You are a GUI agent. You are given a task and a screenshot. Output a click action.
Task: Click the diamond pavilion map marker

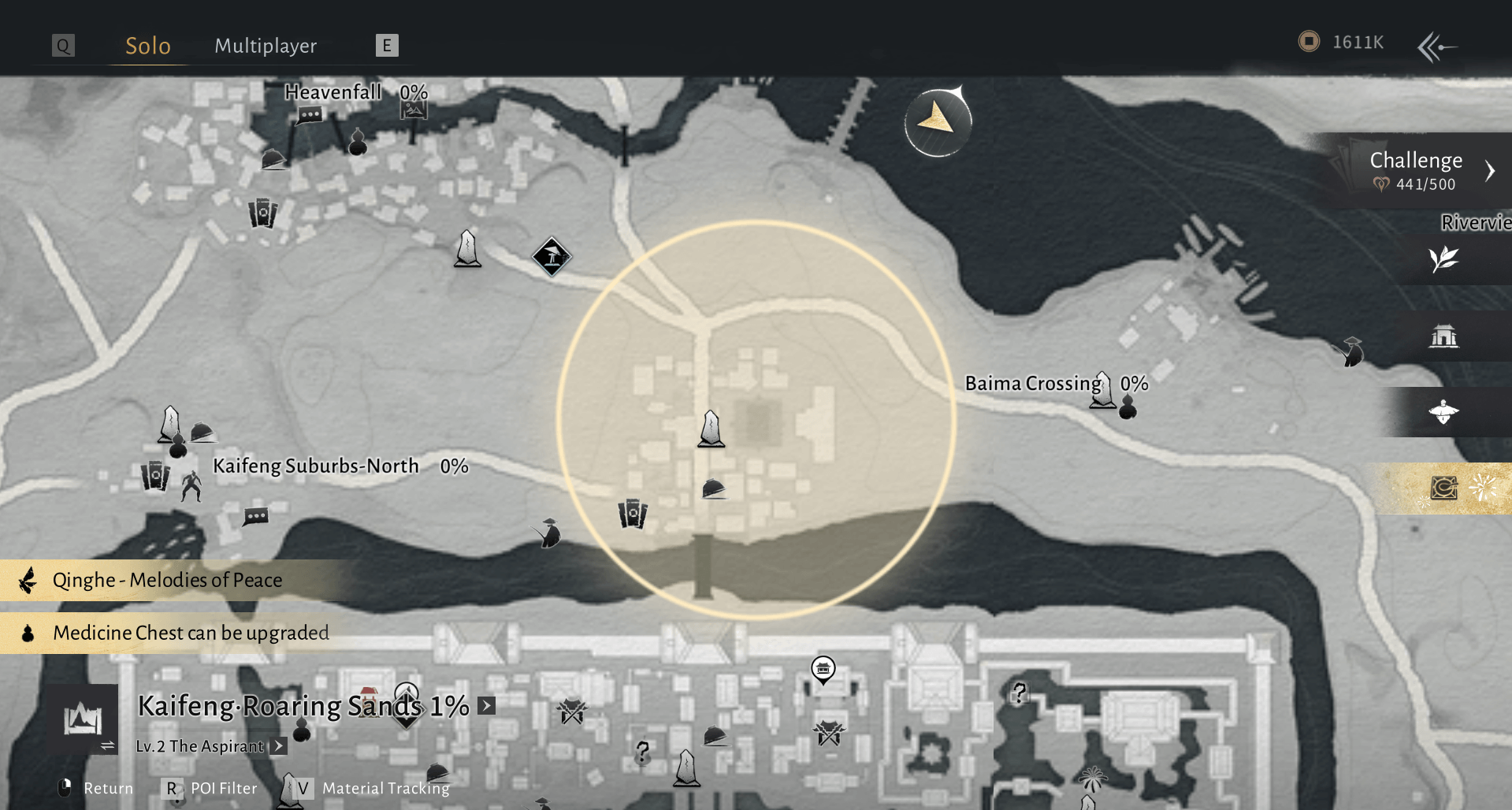pyautogui.click(x=552, y=256)
